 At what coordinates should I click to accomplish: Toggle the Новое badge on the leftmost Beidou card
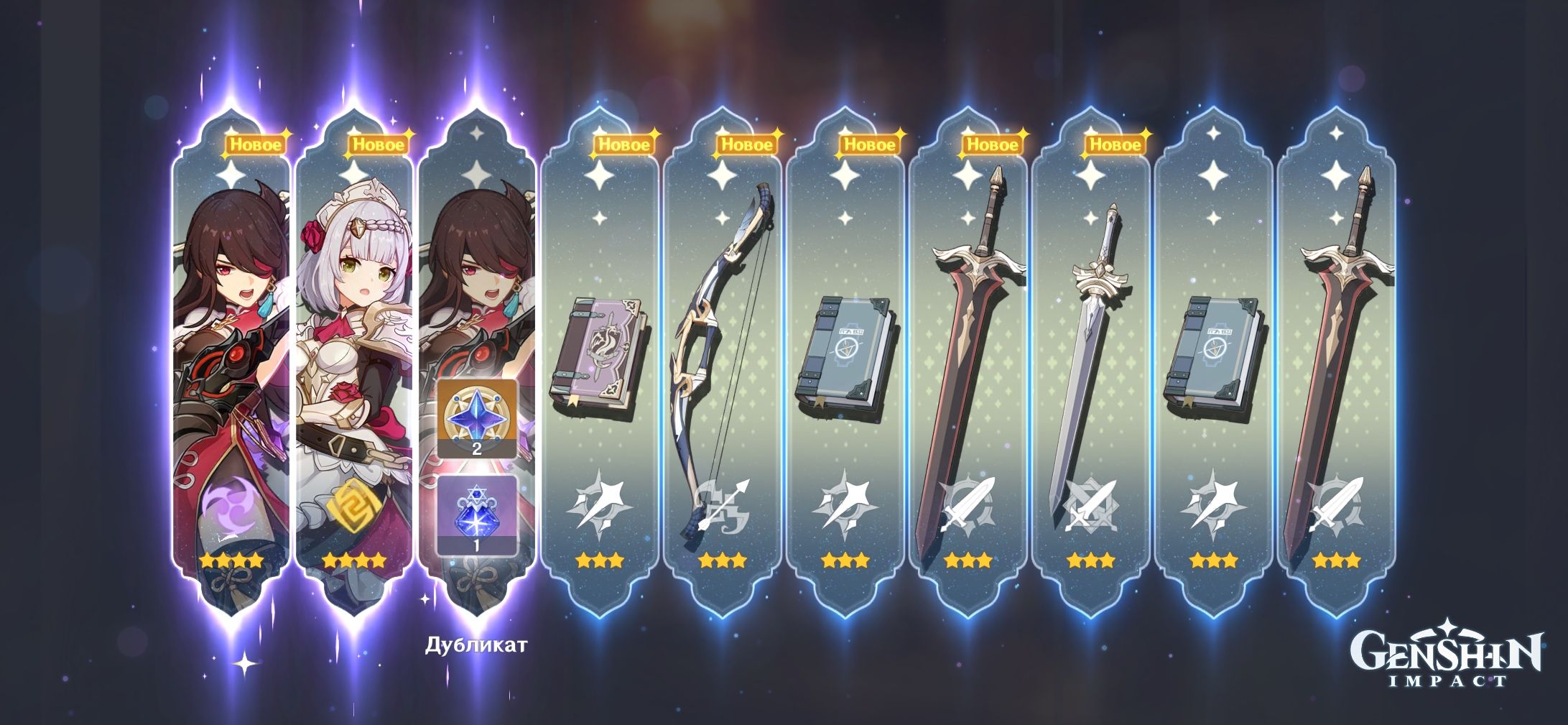coord(255,144)
